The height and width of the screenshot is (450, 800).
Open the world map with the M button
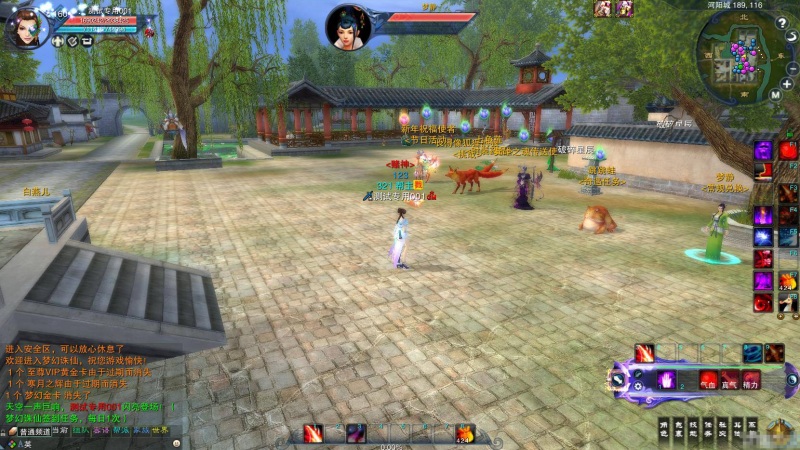tap(774, 96)
